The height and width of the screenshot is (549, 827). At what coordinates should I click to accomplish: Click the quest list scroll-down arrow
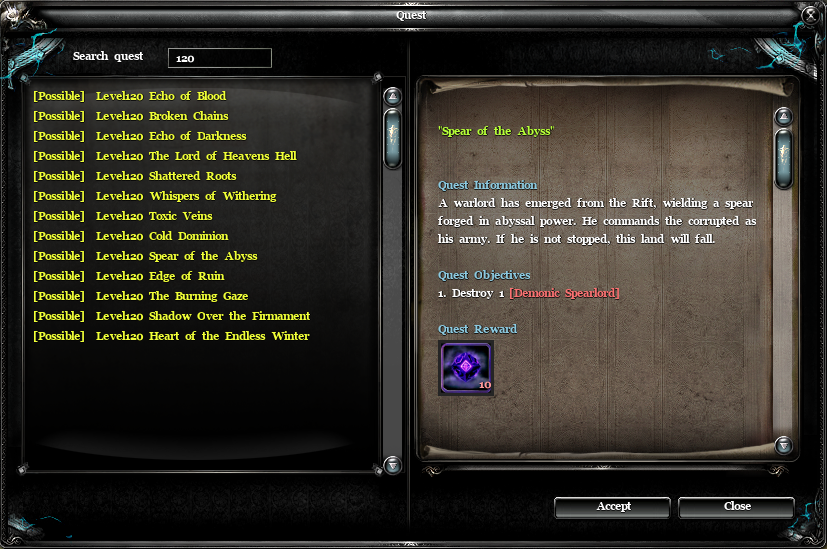[x=393, y=465]
